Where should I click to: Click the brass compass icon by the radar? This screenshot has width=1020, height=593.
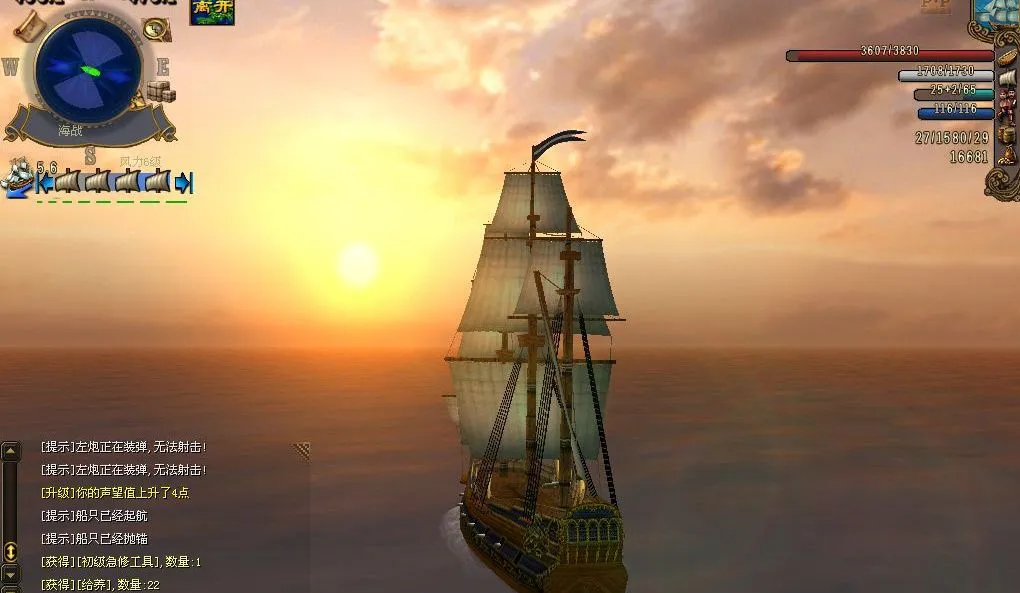[156, 29]
